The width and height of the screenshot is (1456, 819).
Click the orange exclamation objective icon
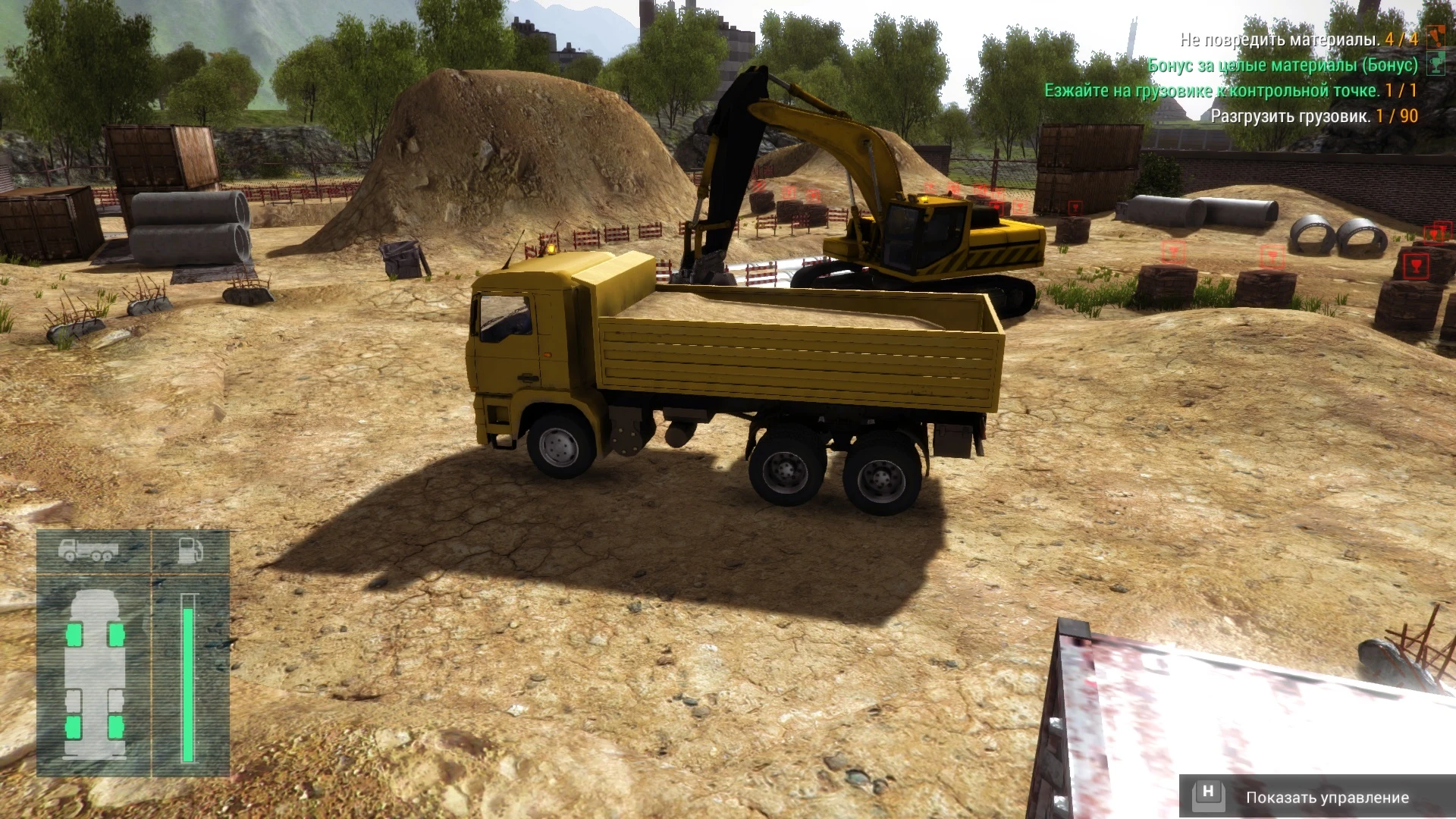point(1435,37)
